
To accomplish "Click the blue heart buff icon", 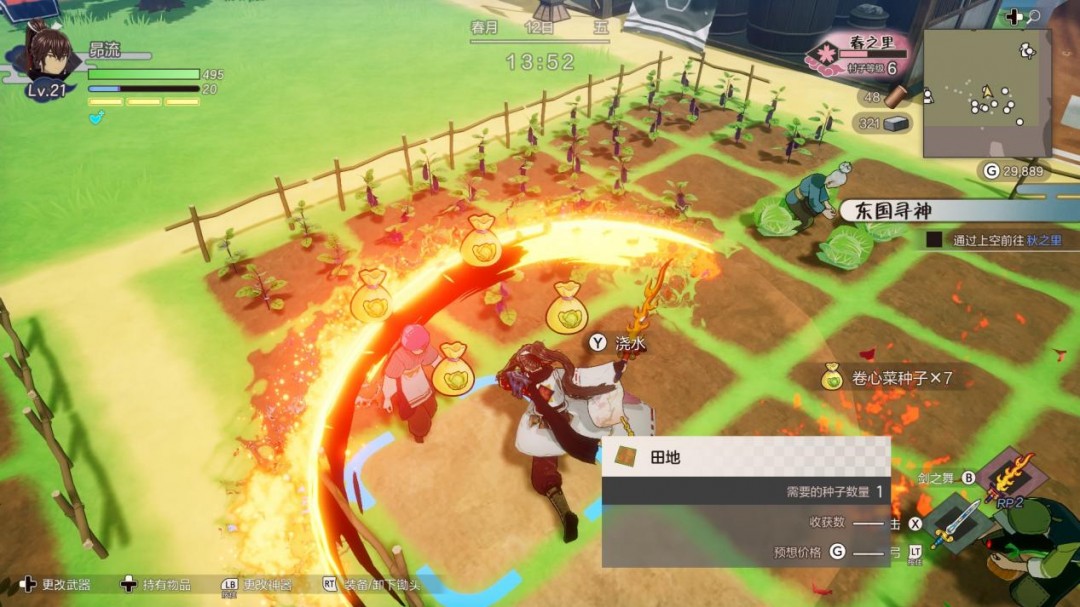I will (96, 117).
